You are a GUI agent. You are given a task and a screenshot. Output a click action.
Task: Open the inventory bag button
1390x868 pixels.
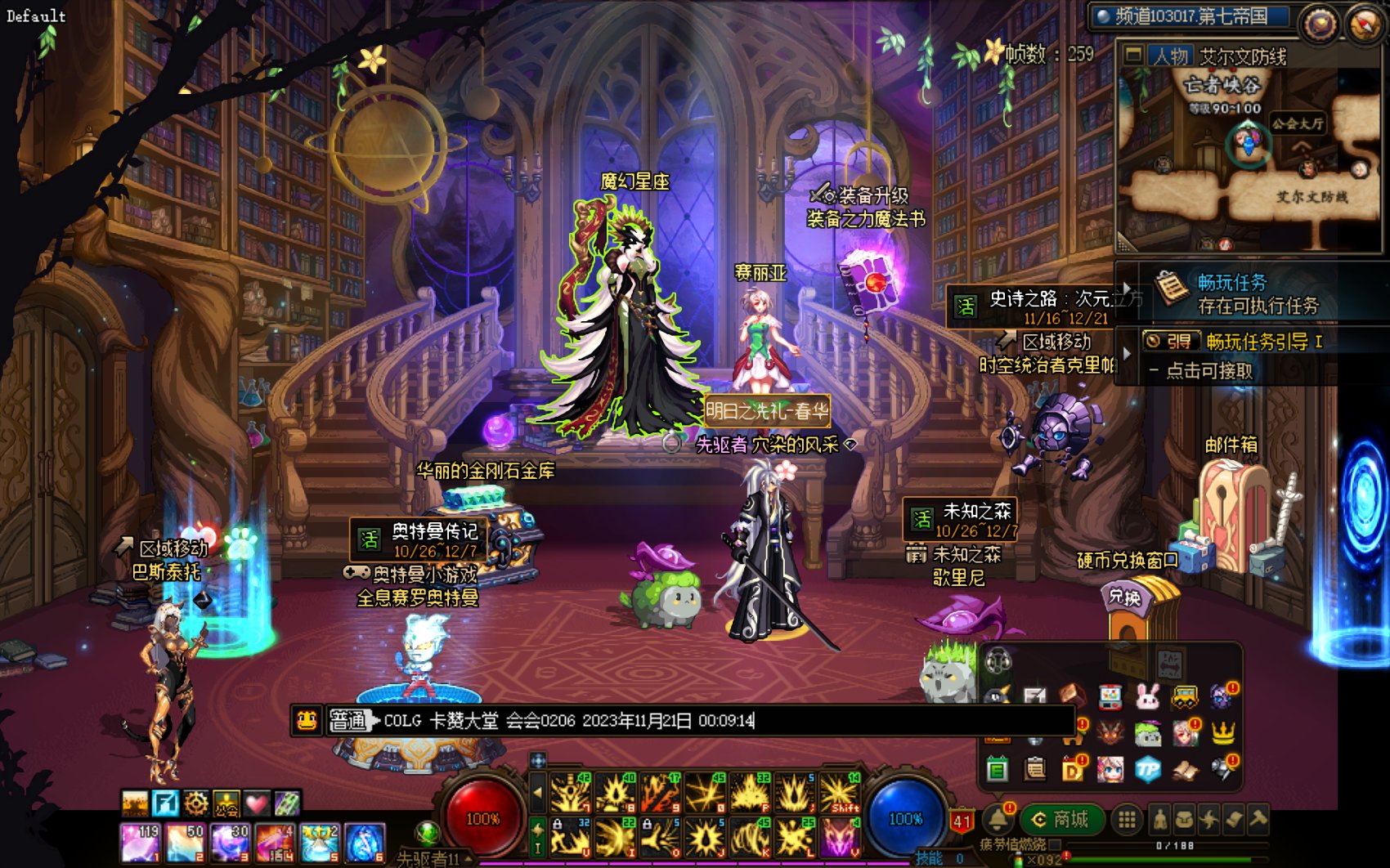pos(1184,819)
